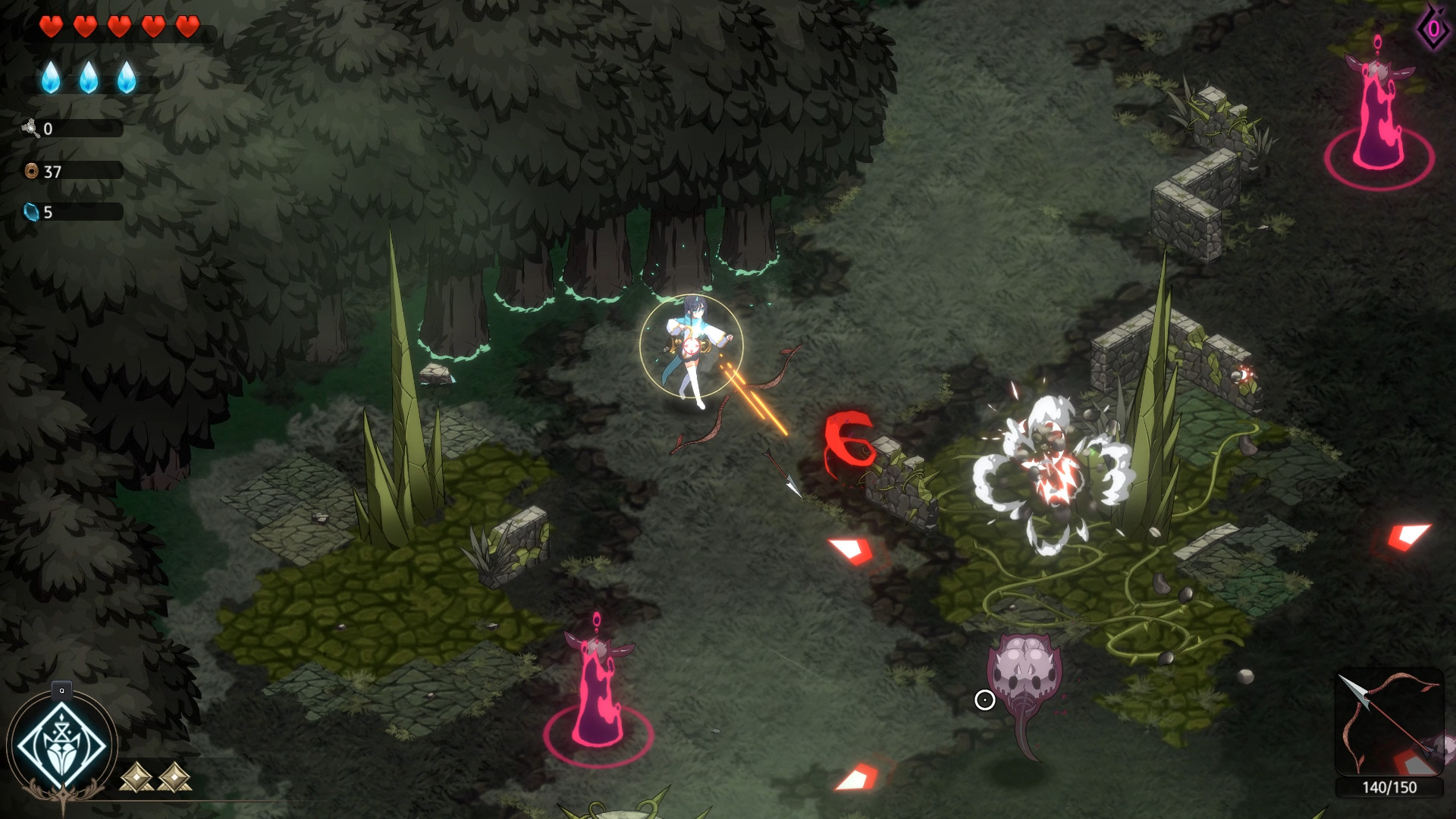
Task: Click the rightmost blue mana crystal
Action: [127, 78]
